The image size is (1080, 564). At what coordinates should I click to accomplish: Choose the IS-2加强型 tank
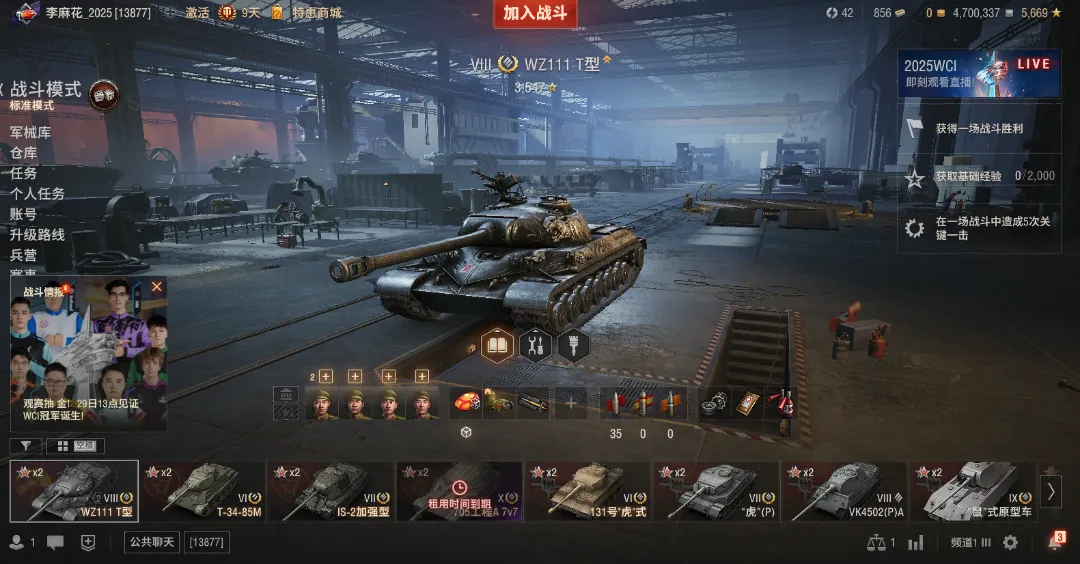331,491
